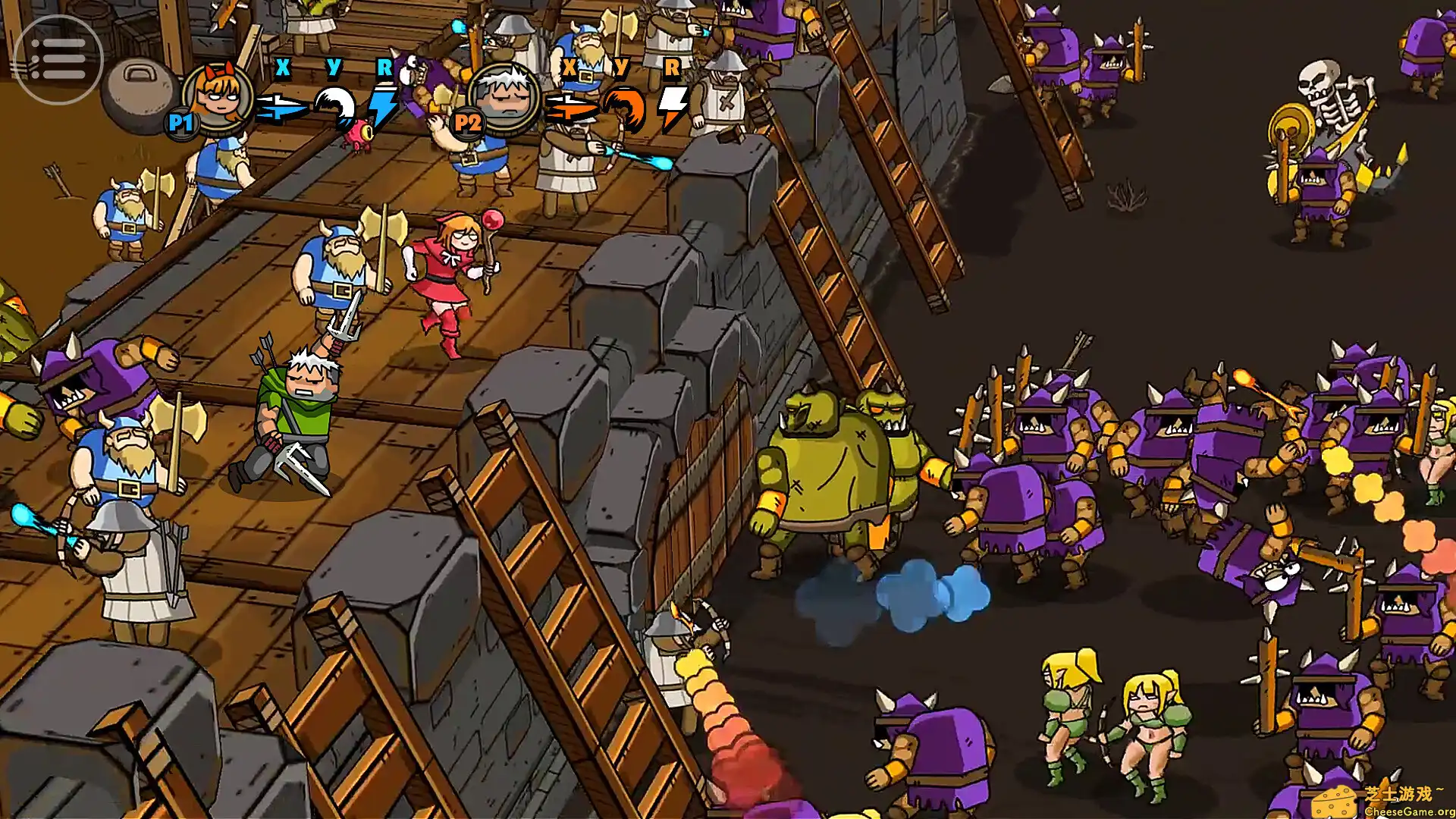Select the P1 orange-haired character portrait

click(x=218, y=98)
